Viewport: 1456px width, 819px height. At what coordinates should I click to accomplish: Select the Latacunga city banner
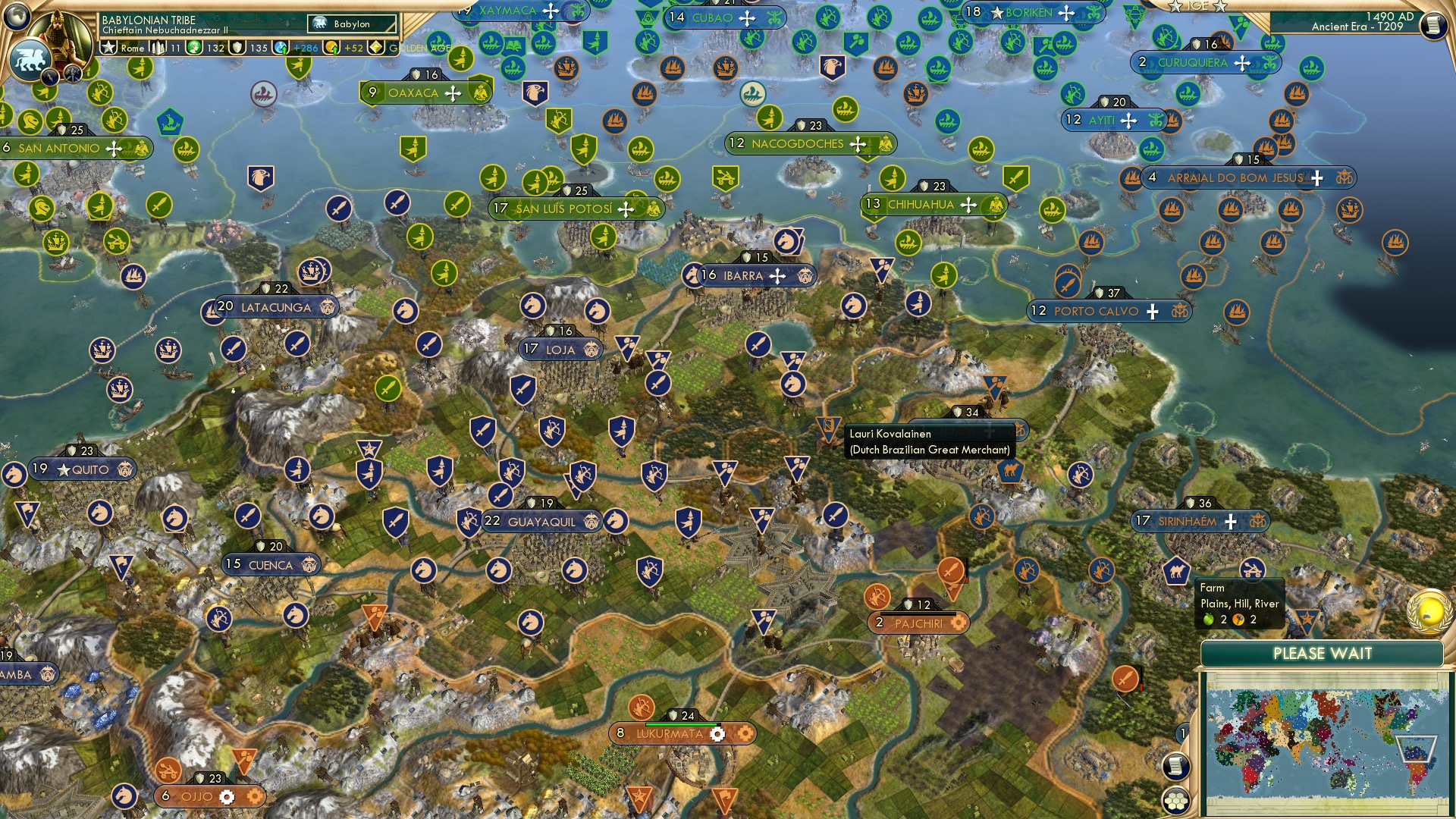click(x=275, y=307)
